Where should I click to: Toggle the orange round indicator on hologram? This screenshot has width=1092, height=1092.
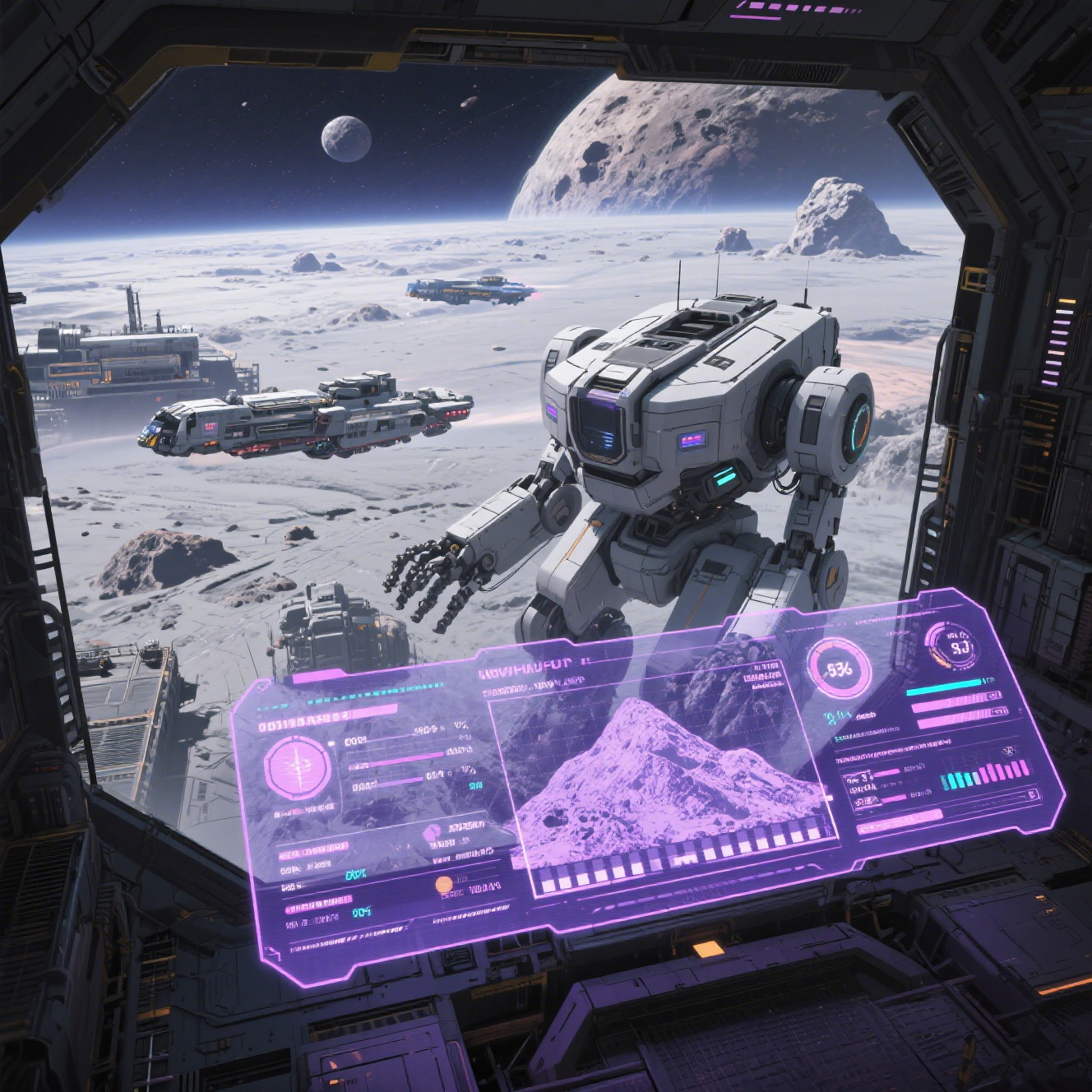443,885
